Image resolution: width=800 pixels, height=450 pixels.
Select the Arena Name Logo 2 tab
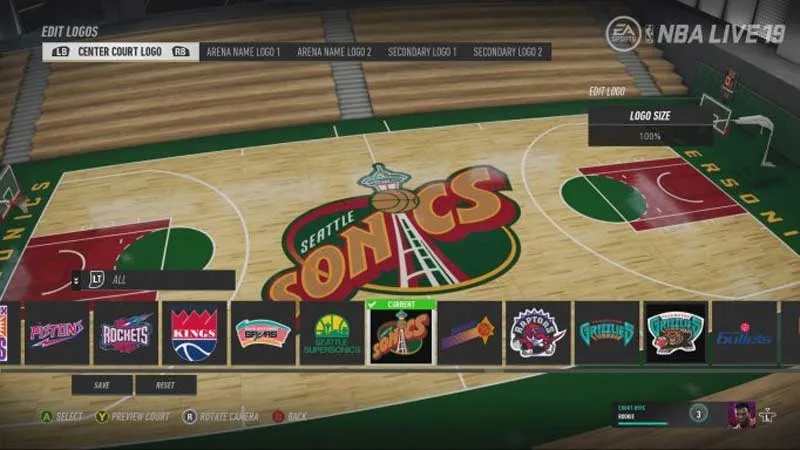[334, 51]
